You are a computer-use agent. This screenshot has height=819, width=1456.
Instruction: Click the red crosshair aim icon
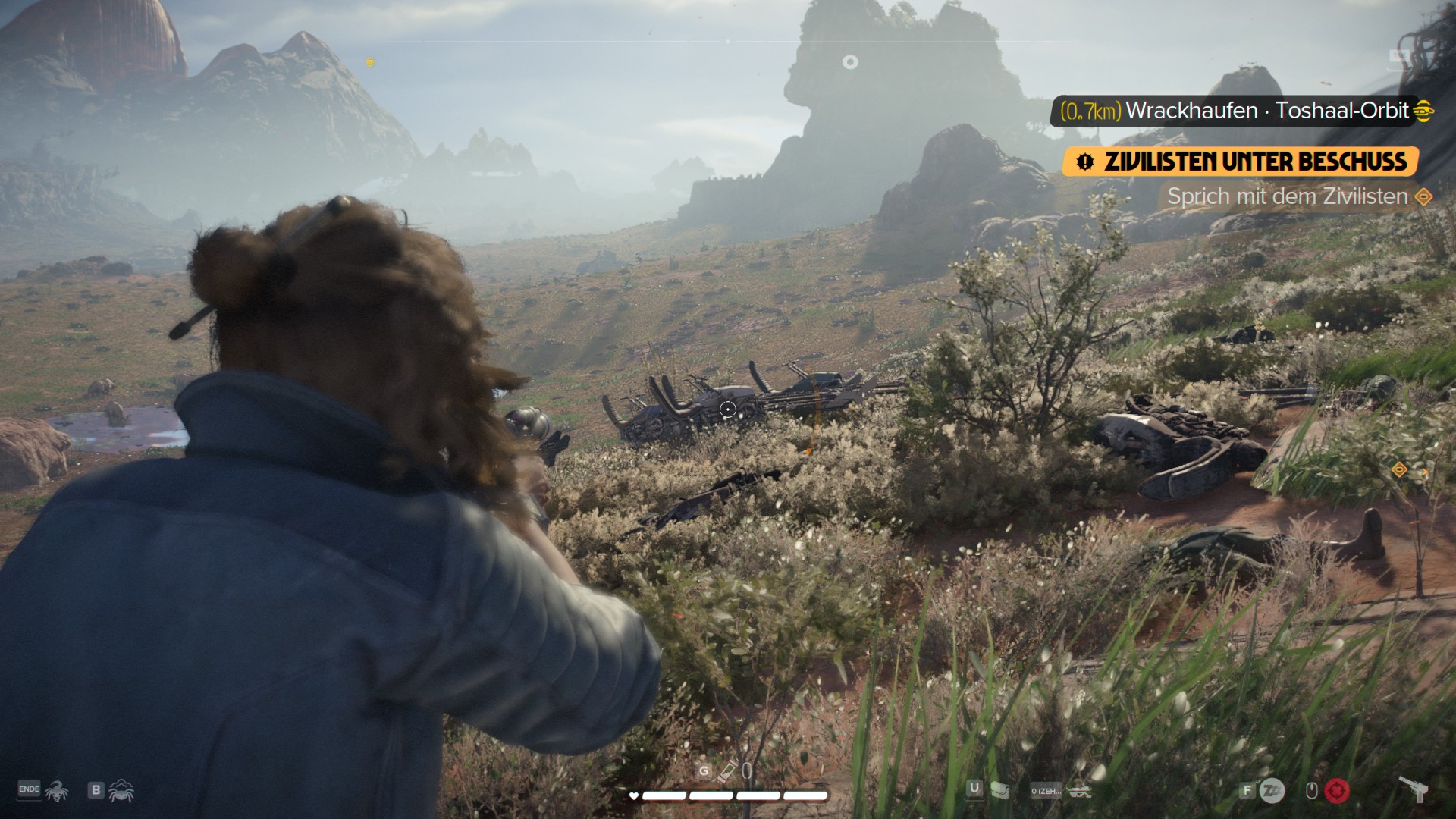click(1337, 791)
